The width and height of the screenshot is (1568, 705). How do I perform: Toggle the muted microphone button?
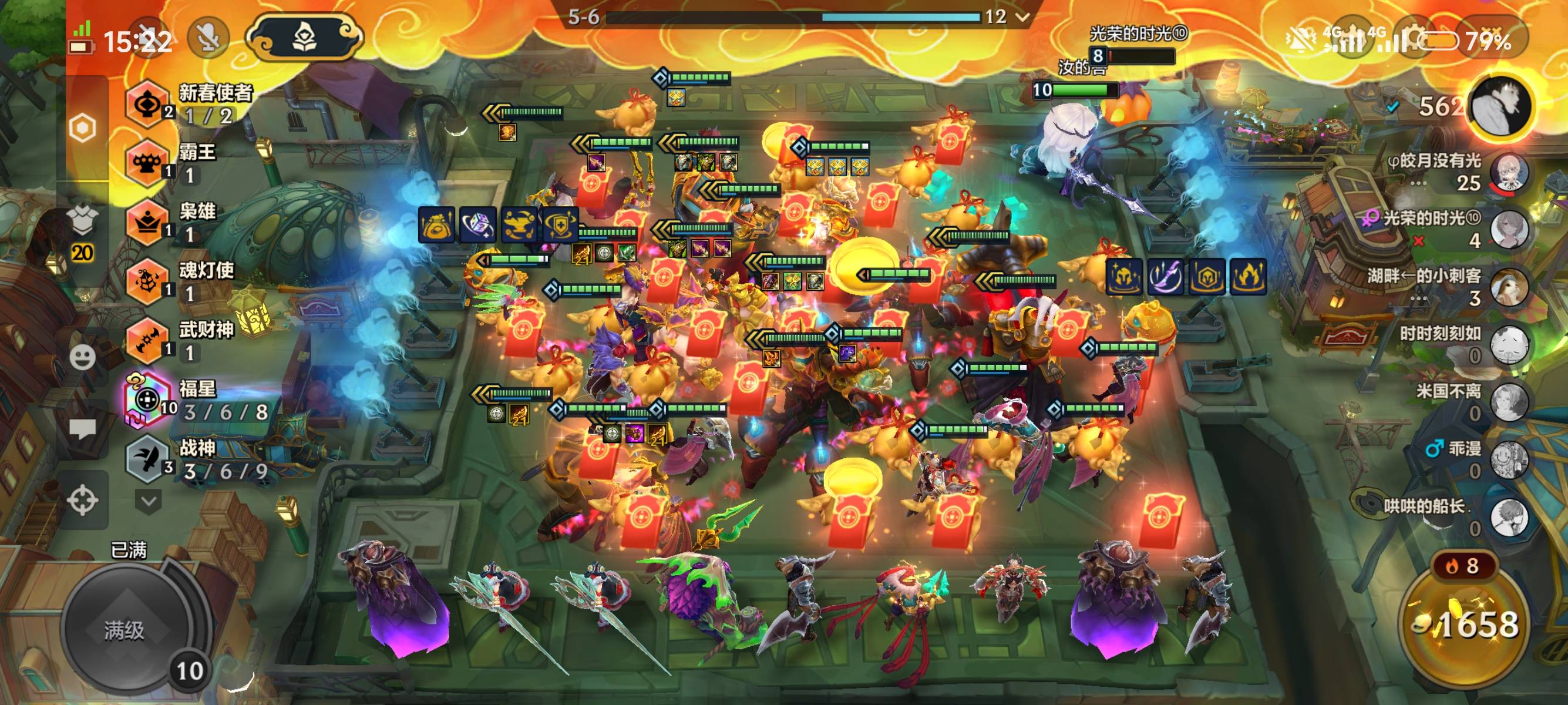tap(208, 38)
